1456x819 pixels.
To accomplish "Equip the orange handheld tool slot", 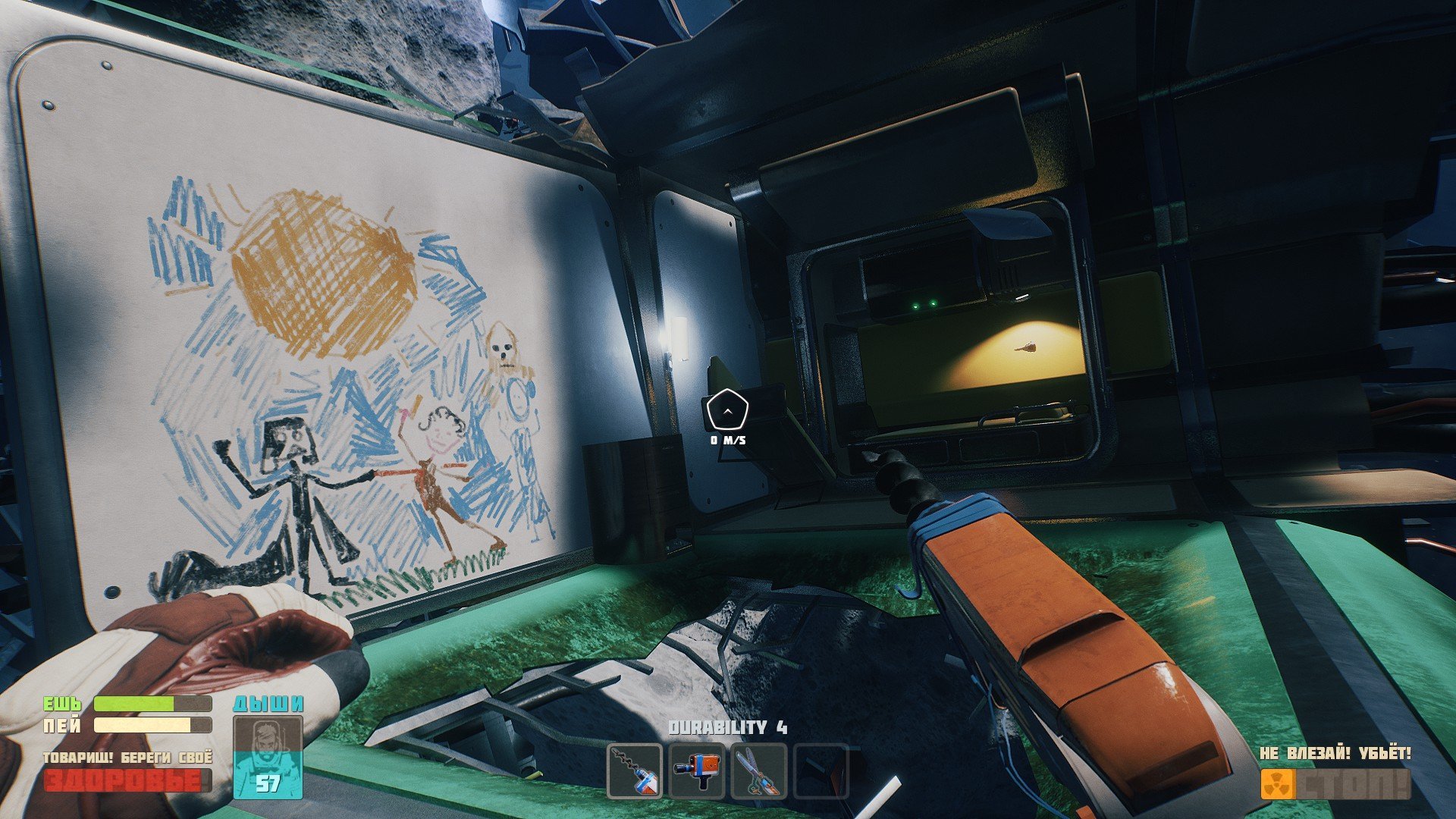I will tap(697, 771).
